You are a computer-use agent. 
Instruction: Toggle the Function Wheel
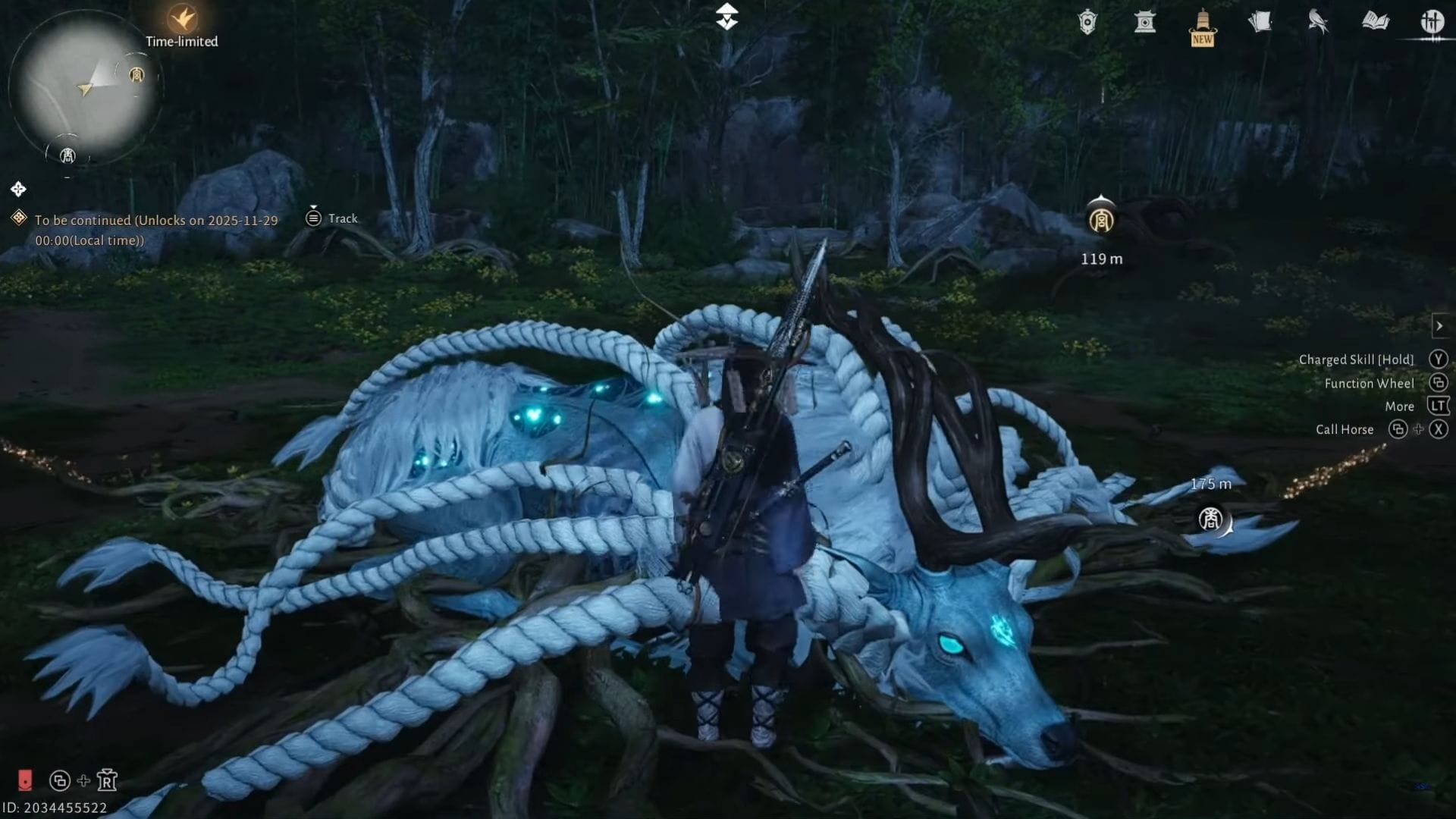(x=1439, y=383)
